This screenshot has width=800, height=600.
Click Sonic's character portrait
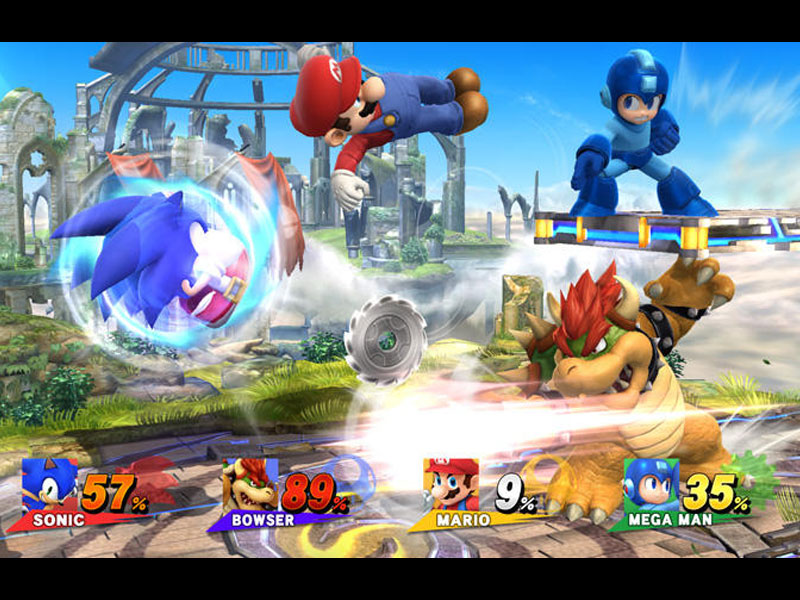[x=49, y=485]
